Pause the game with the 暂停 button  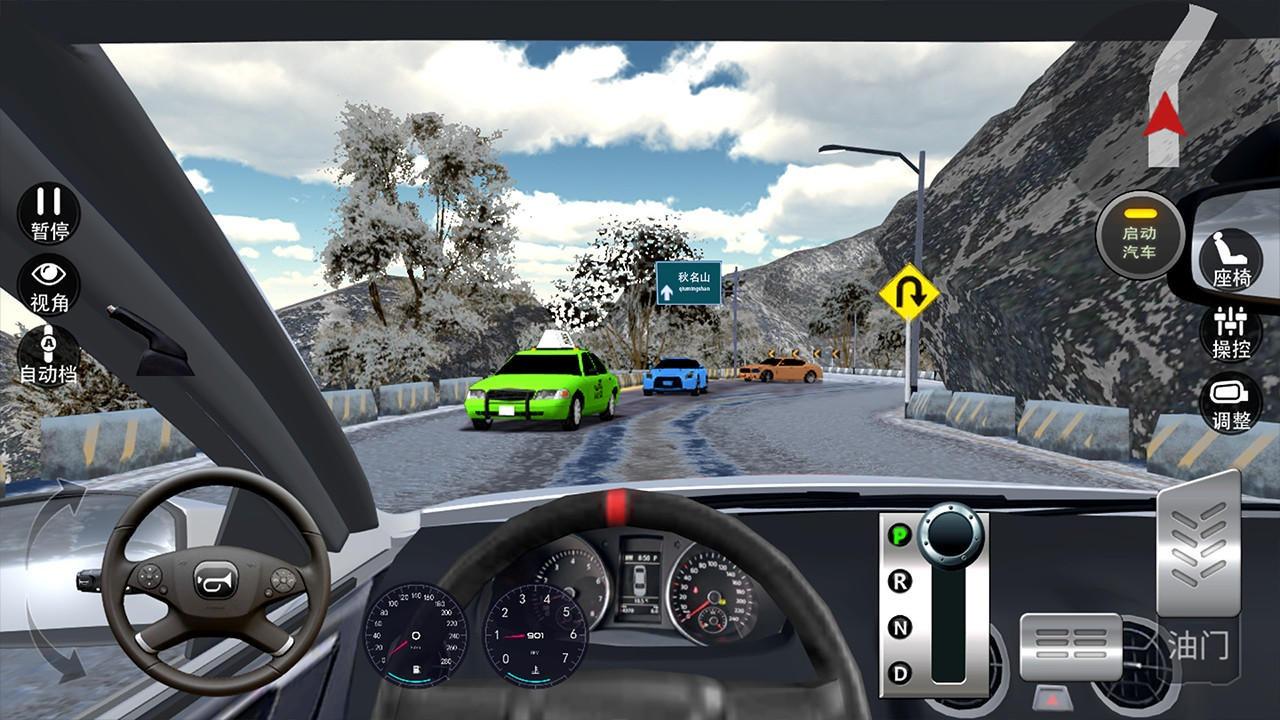(x=49, y=213)
